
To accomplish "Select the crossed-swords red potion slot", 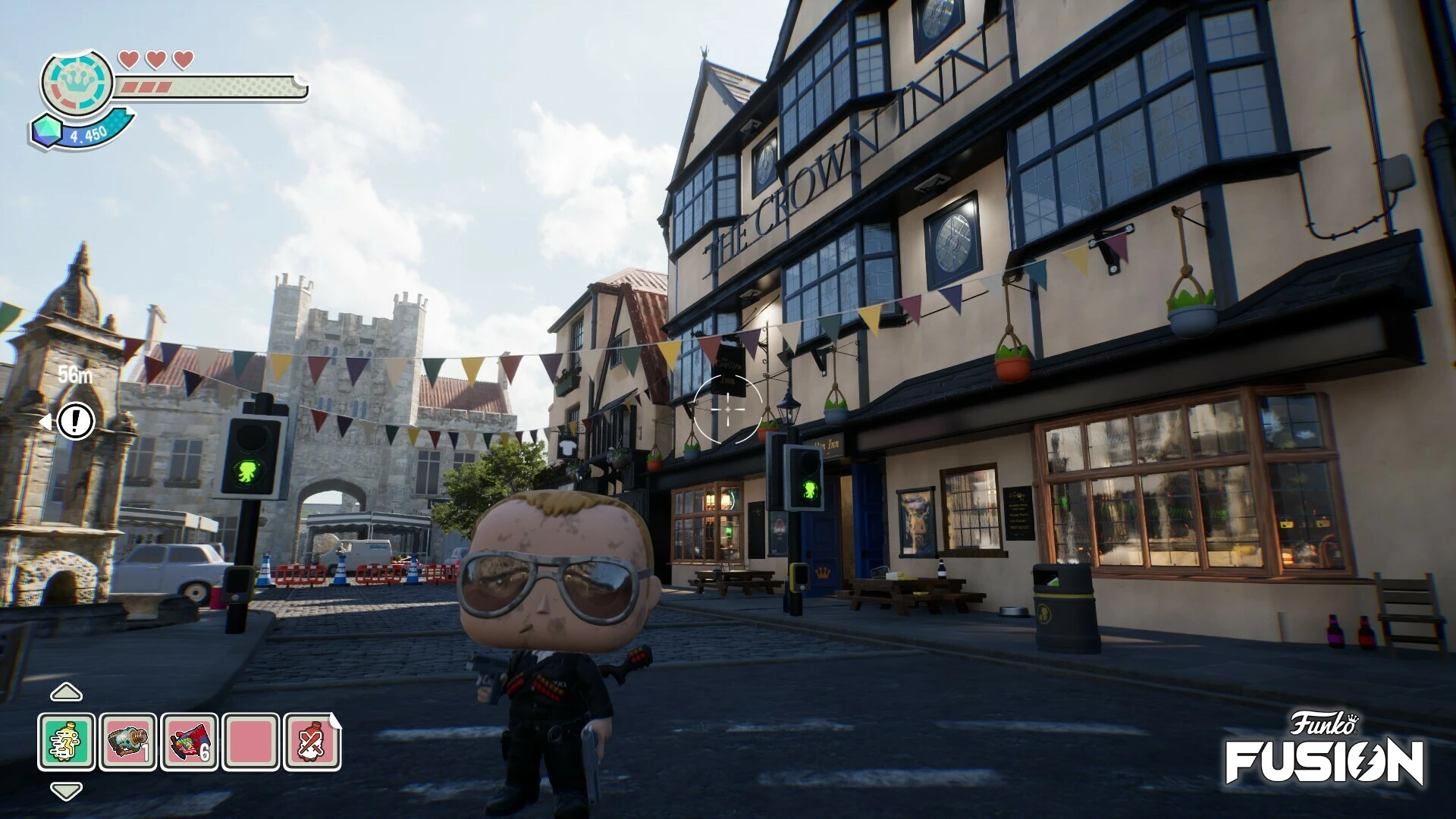I will coord(312,742).
